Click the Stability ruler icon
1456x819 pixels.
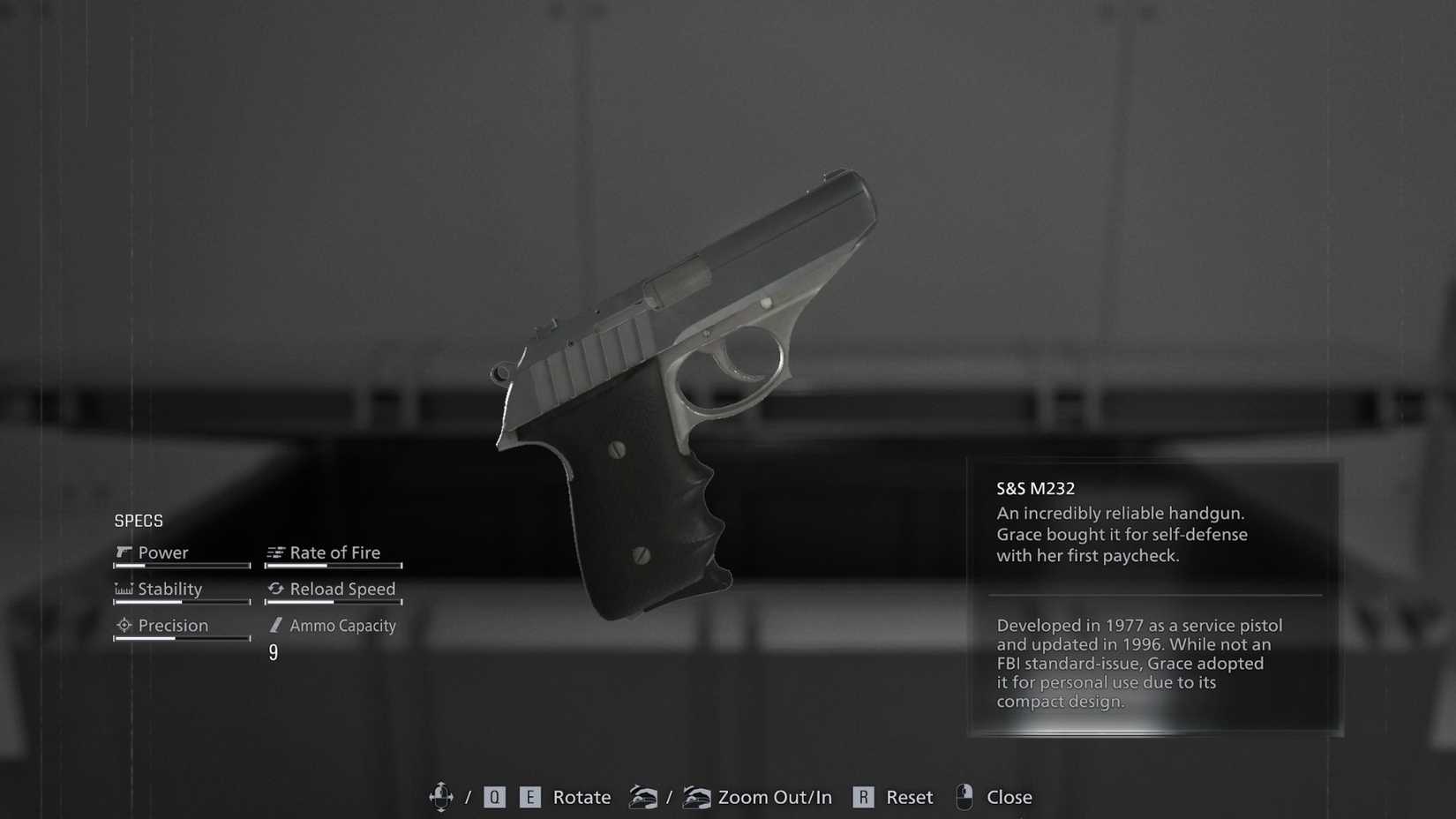[x=124, y=589]
